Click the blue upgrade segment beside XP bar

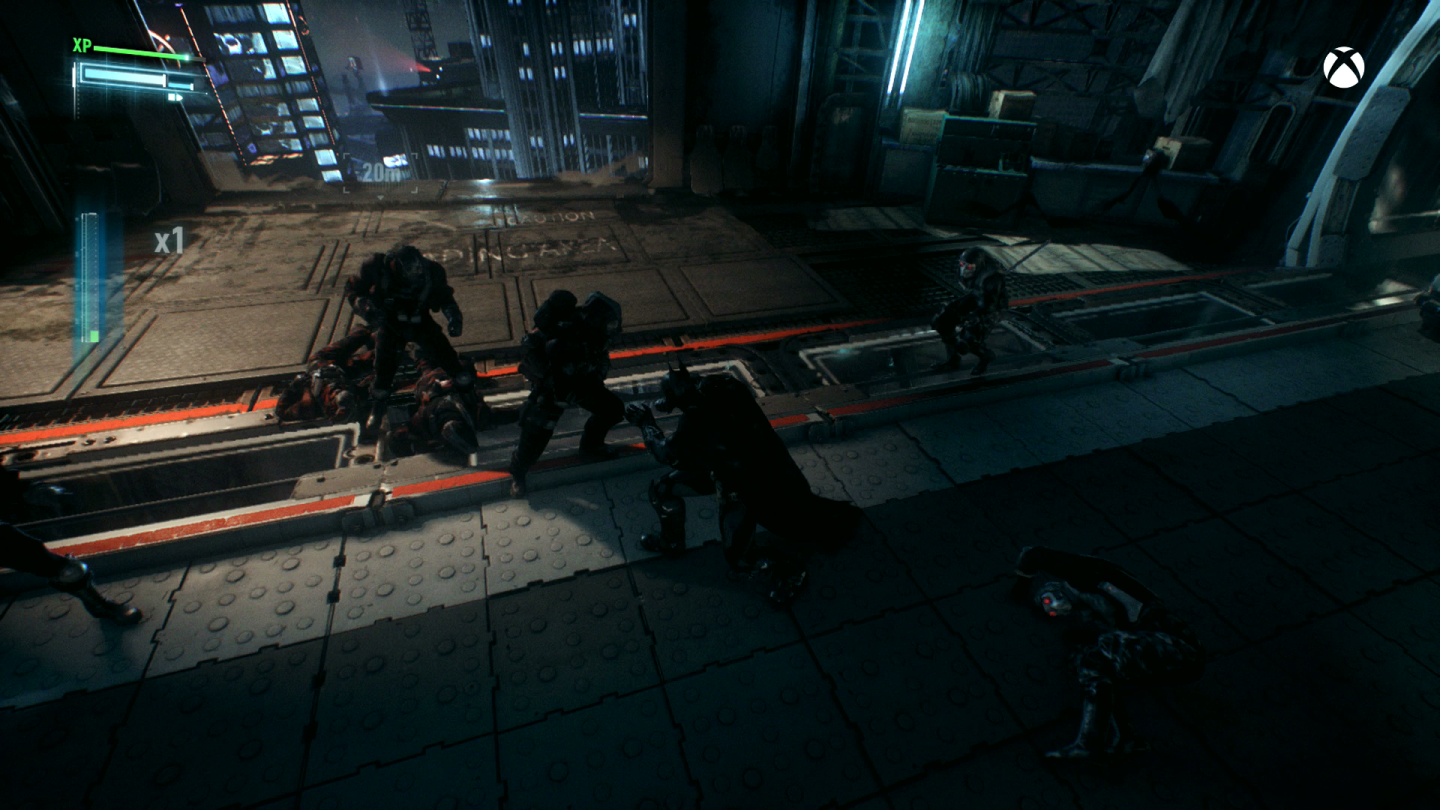[x=178, y=85]
